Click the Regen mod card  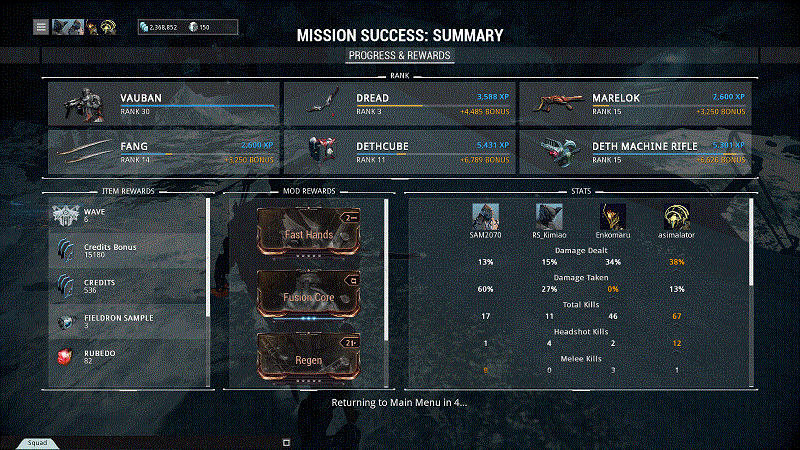(309, 356)
